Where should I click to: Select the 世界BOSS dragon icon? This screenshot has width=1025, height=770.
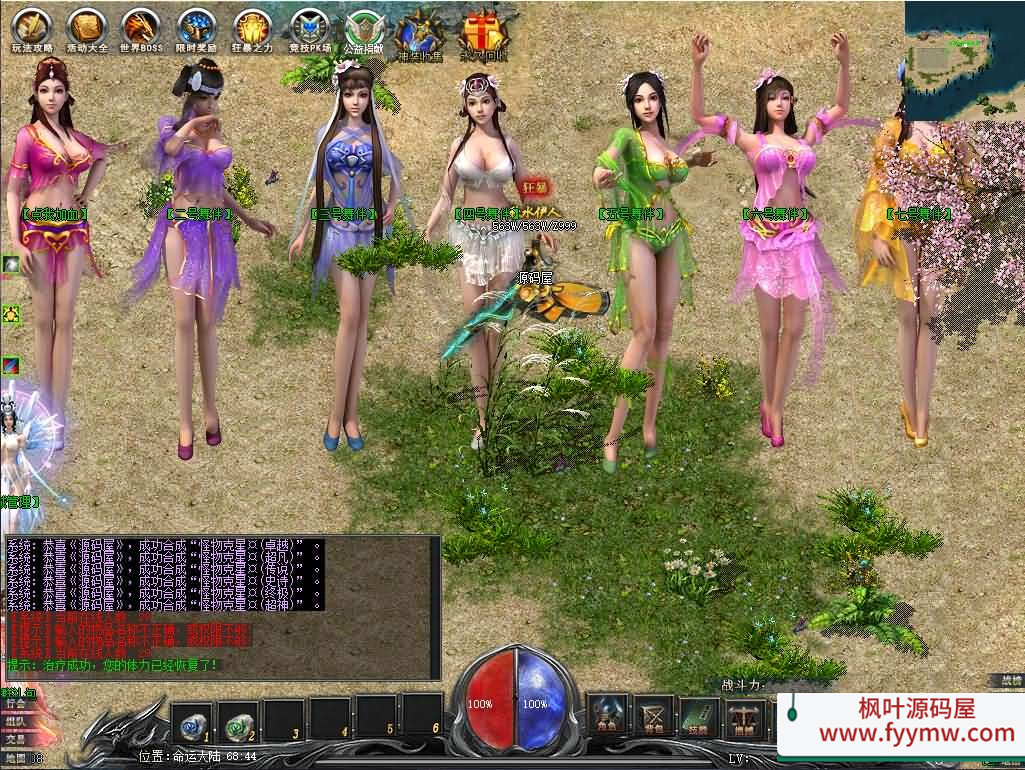coord(141,28)
